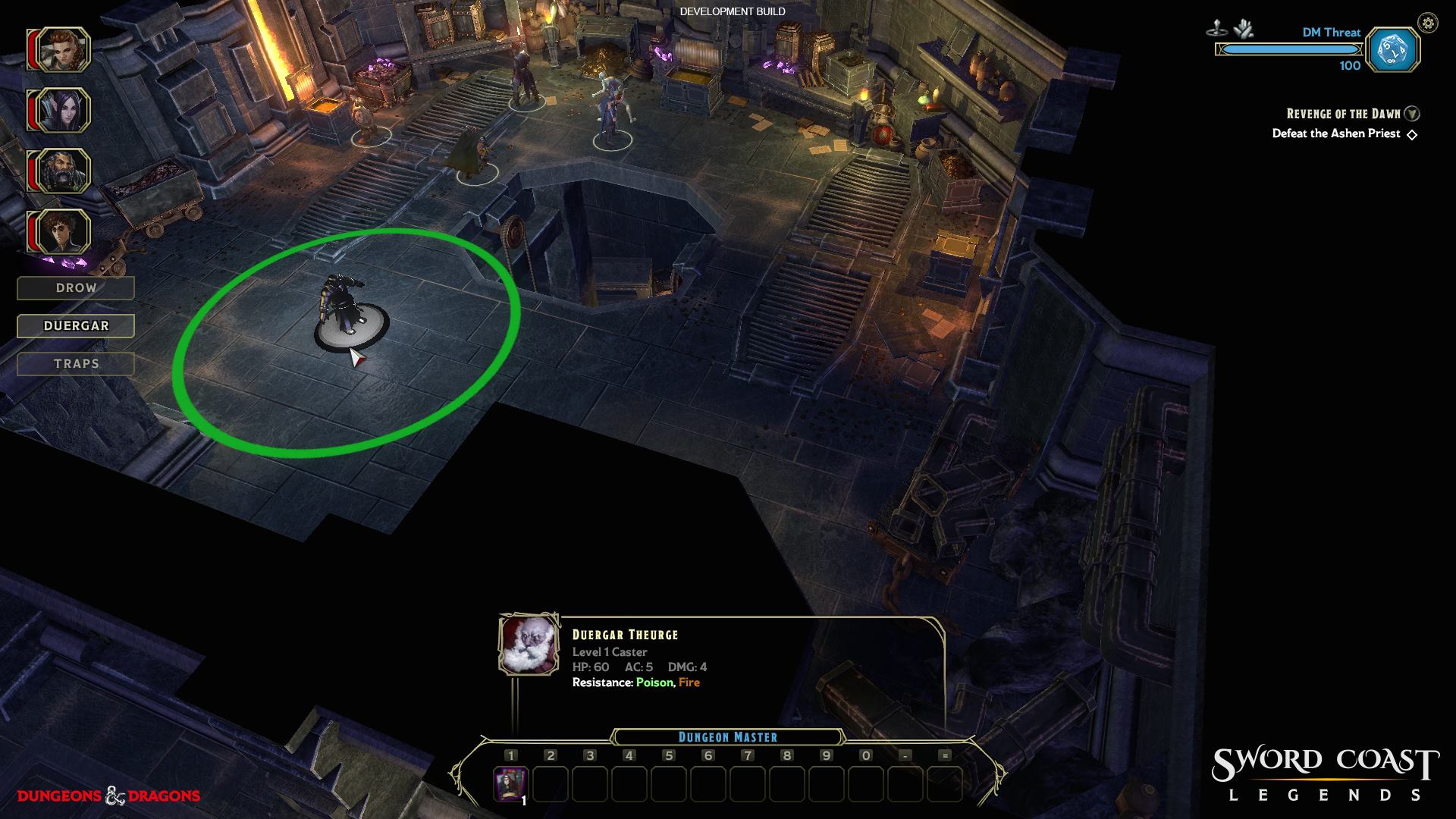Click the crystal cluster icon
This screenshot has height=819, width=1456.
(1243, 30)
